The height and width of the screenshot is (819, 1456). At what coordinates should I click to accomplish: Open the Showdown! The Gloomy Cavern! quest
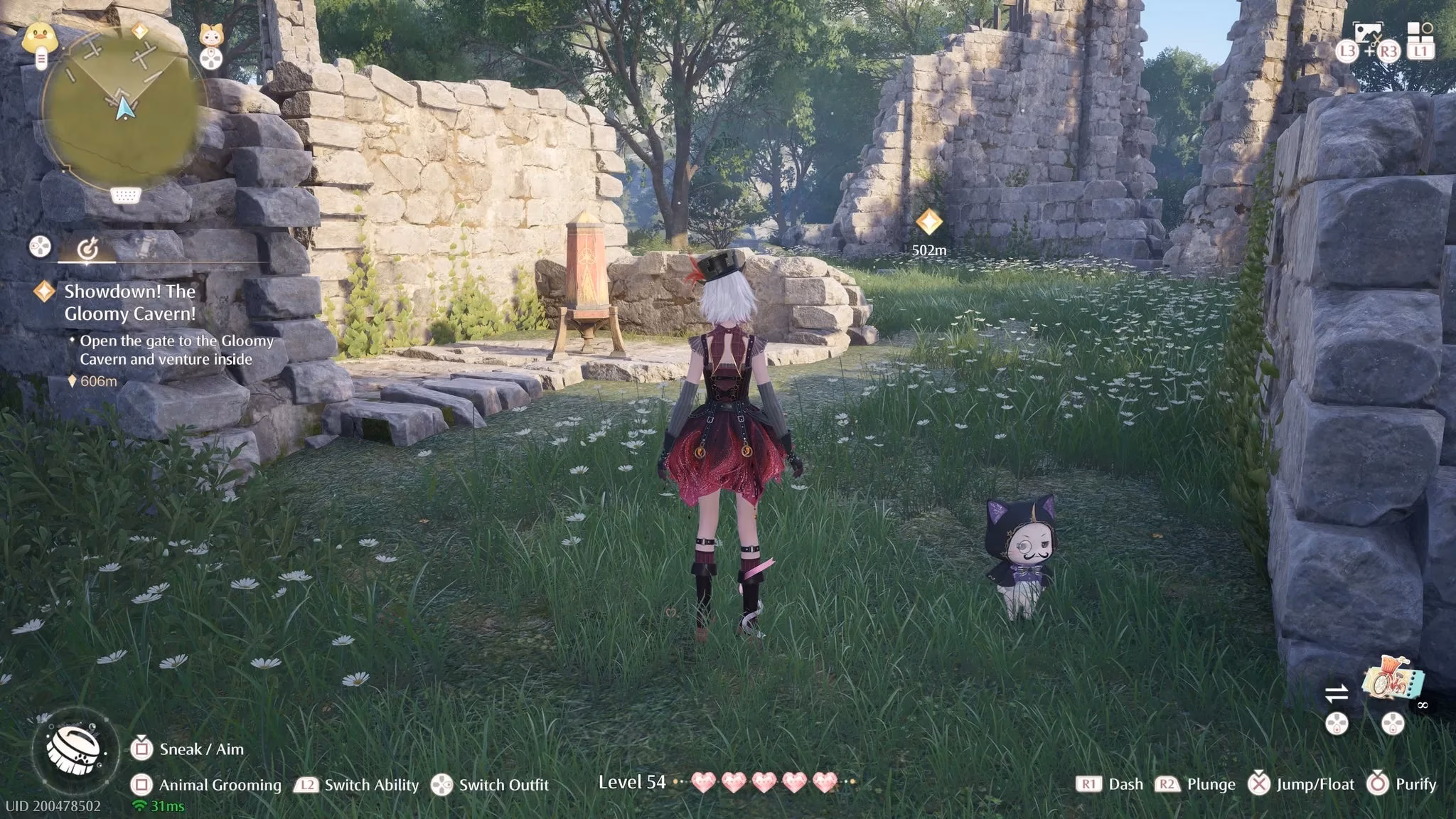pos(130,302)
